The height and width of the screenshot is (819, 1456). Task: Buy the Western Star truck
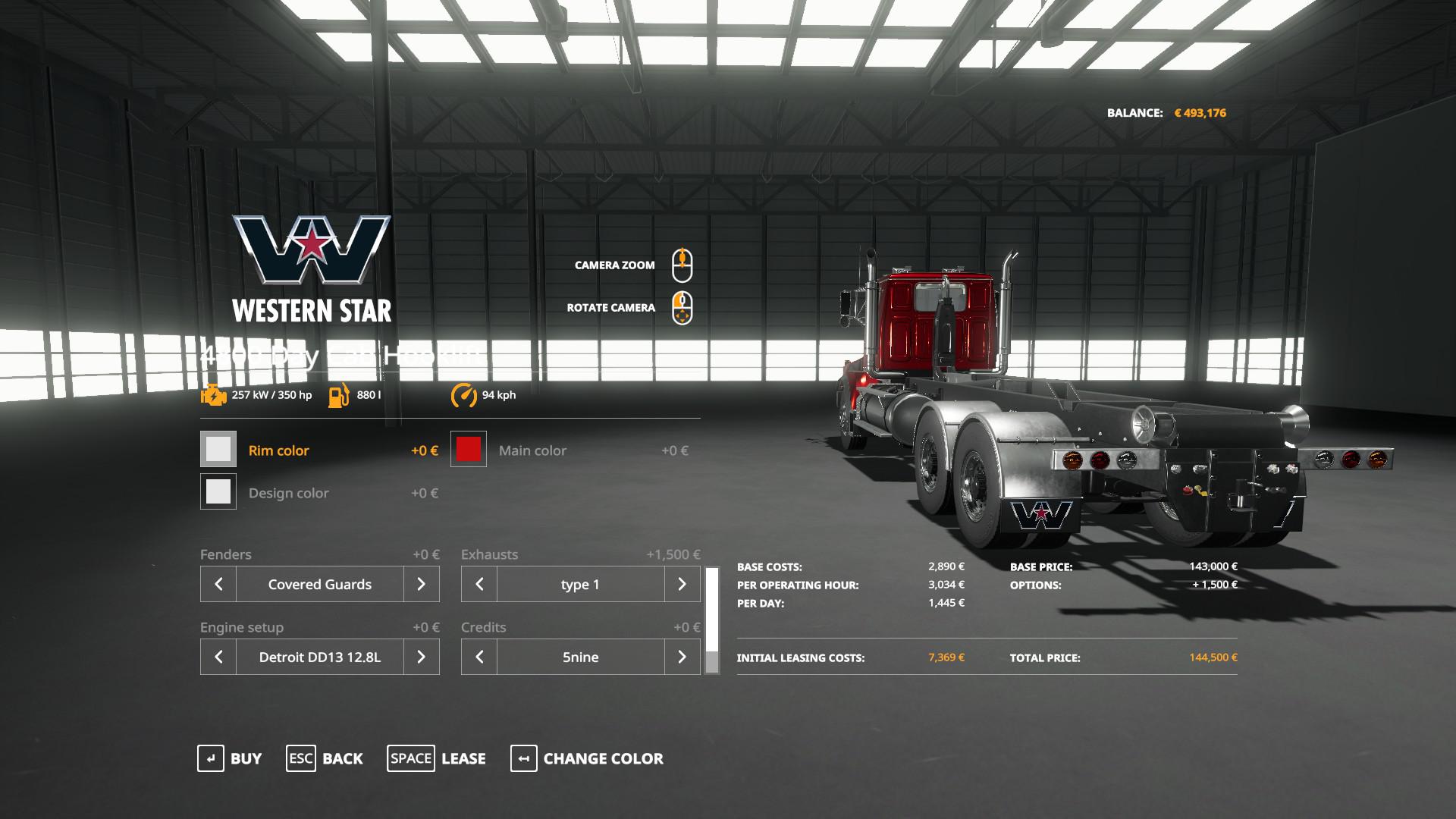tap(230, 758)
